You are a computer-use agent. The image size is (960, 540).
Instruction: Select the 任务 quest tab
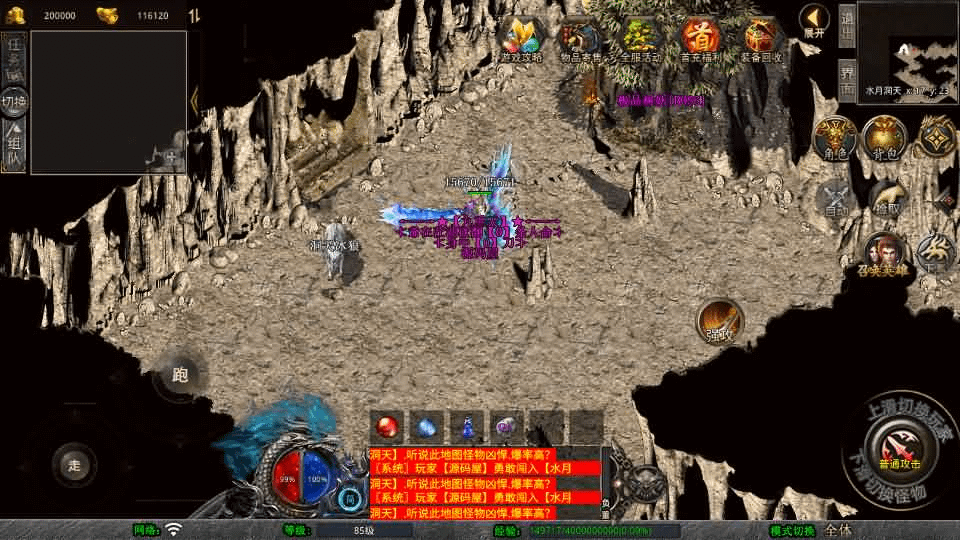14,56
